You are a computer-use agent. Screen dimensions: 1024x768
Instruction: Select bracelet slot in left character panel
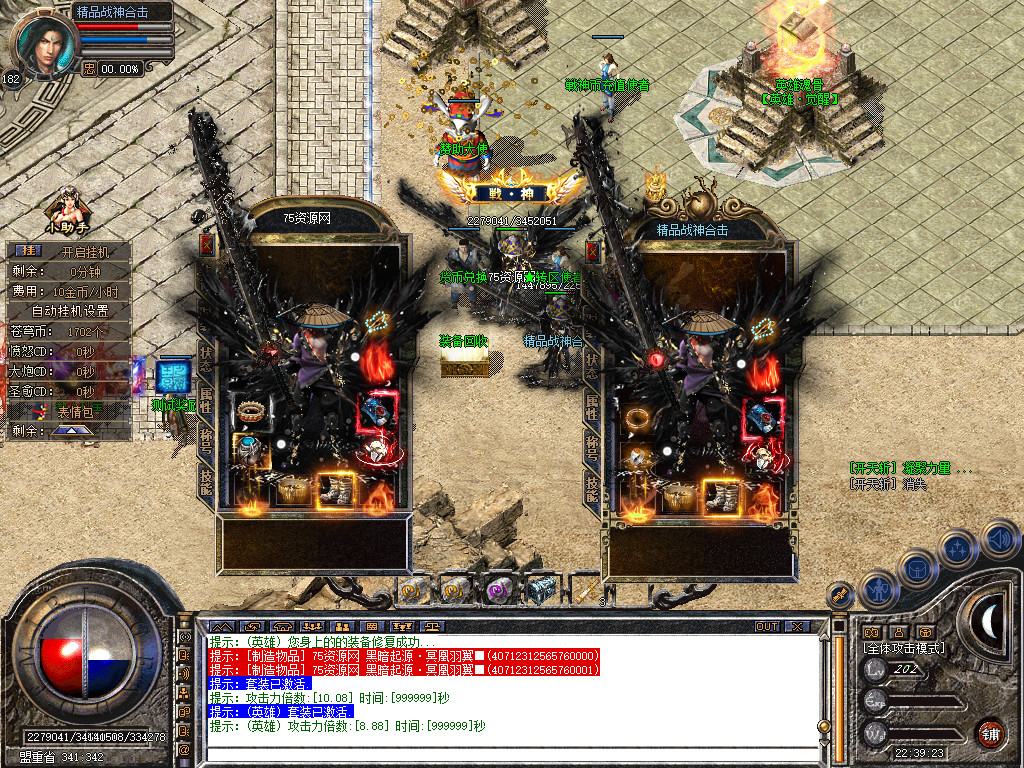tap(250, 410)
